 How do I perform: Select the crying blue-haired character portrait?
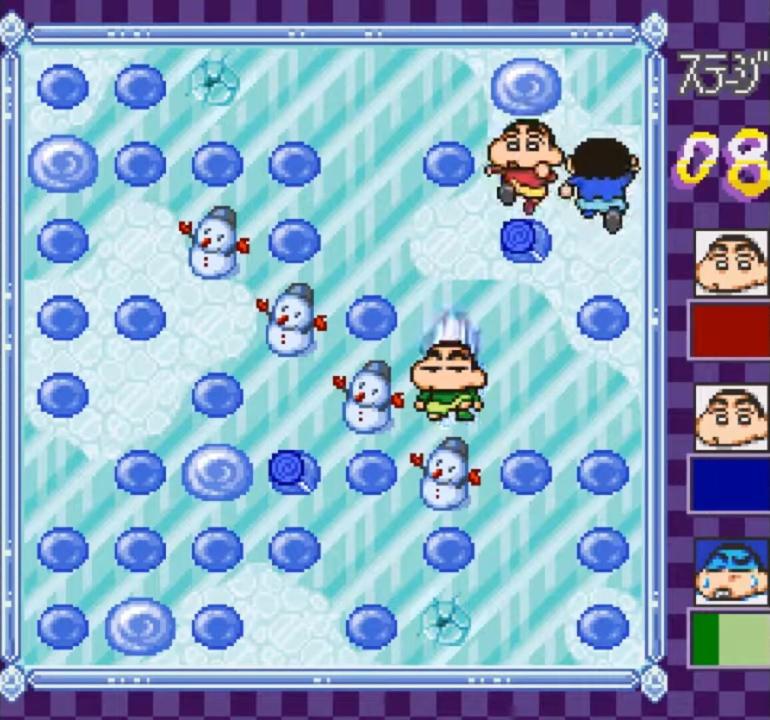pos(731,571)
